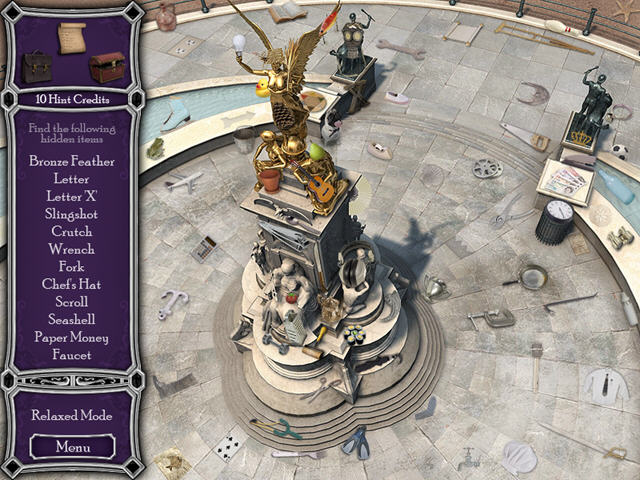Choose 'Chef's Hat' from the find list
Viewport: 640px width, 480px height.
click(72, 284)
